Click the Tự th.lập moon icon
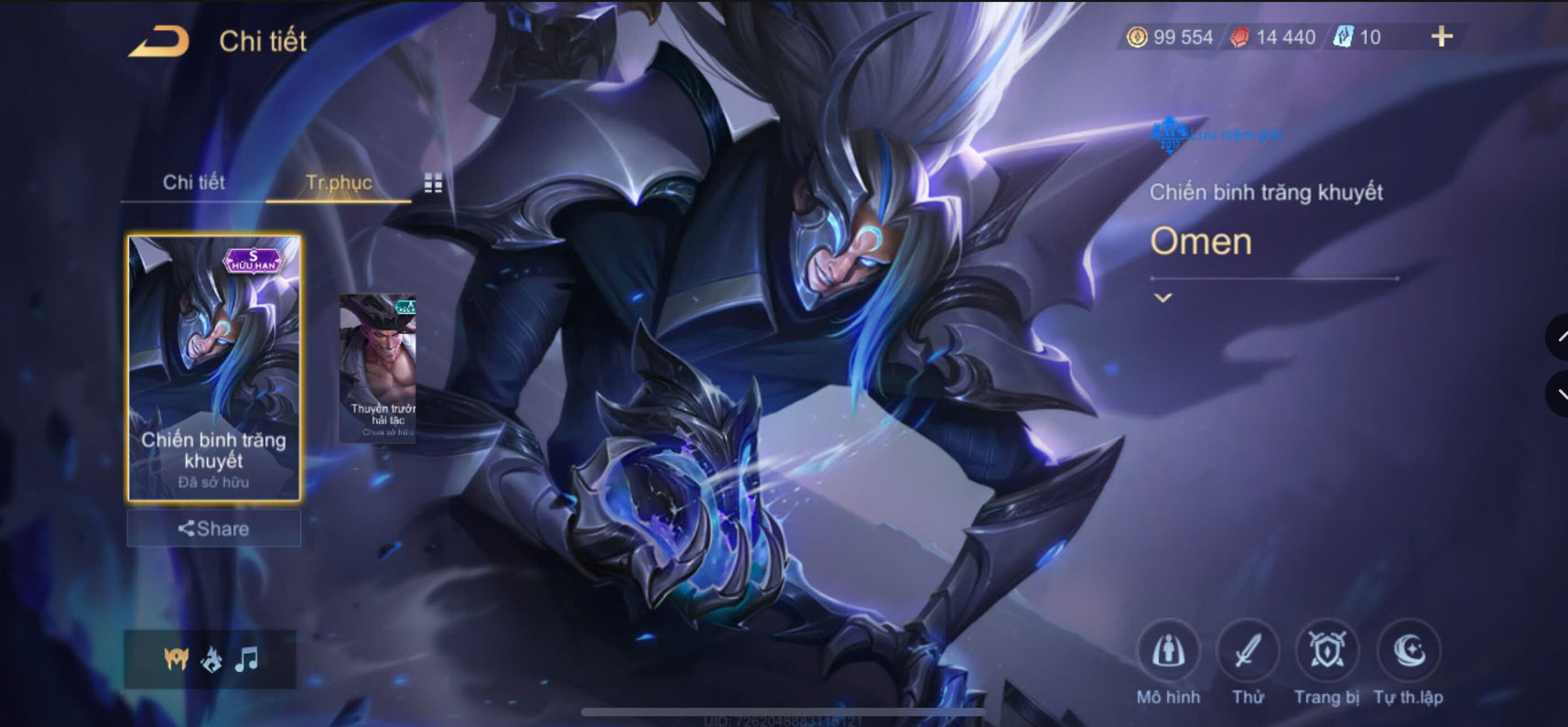Image resolution: width=1568 pixels, height=727 pixels. point(1407,652)
